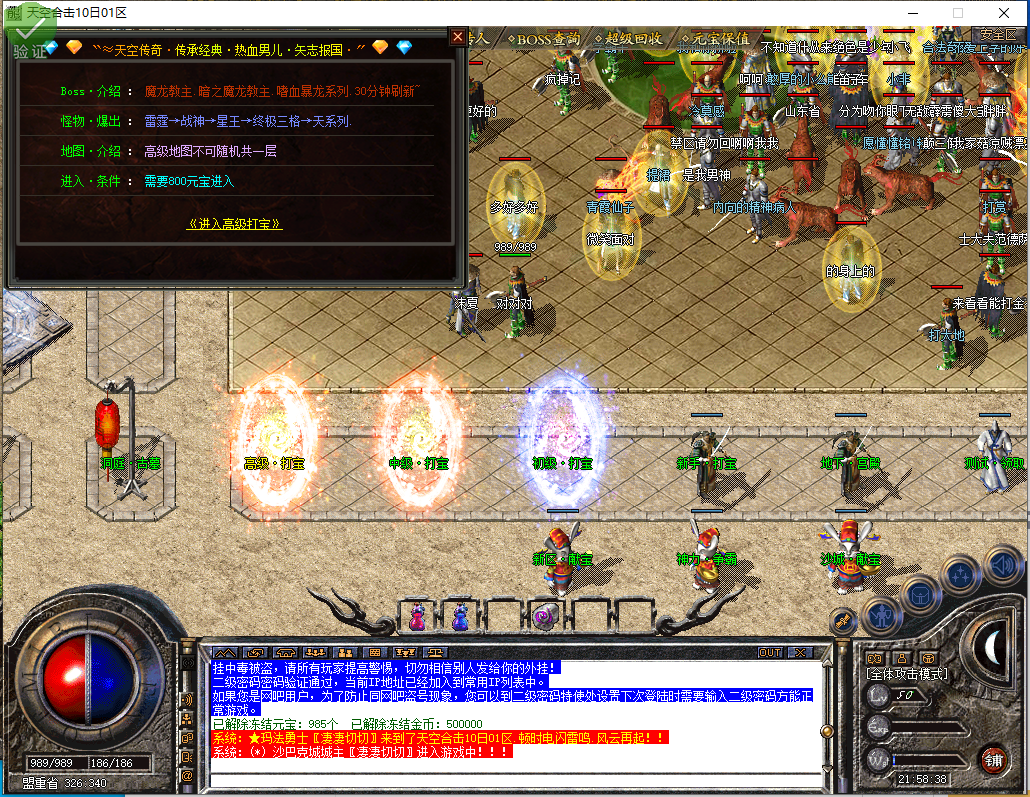Screen dimensions: 1030x797
Task: Click the X button next to OUT
Action: point(800,652)
